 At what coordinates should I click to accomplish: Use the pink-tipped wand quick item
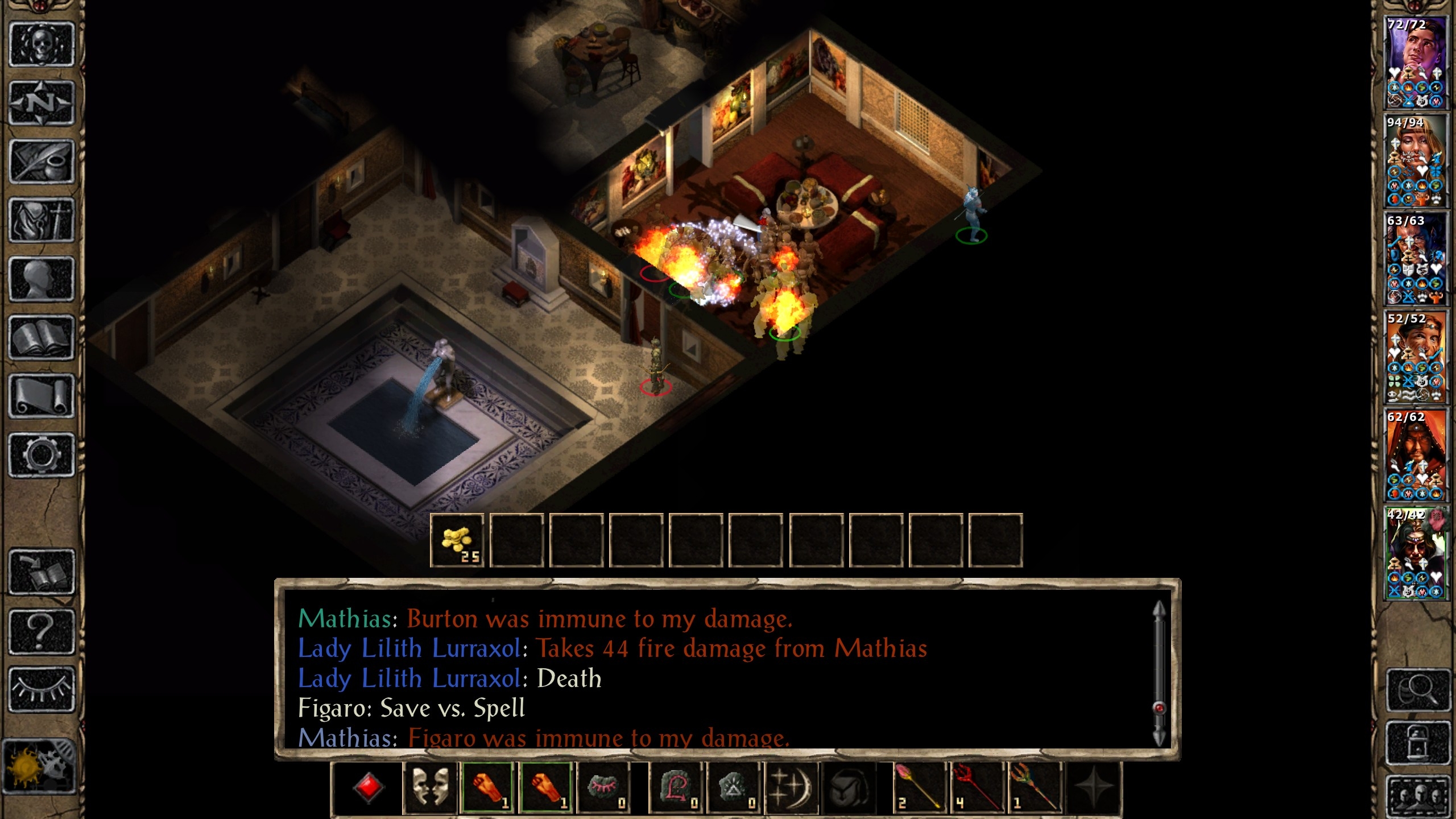[917, 787]
